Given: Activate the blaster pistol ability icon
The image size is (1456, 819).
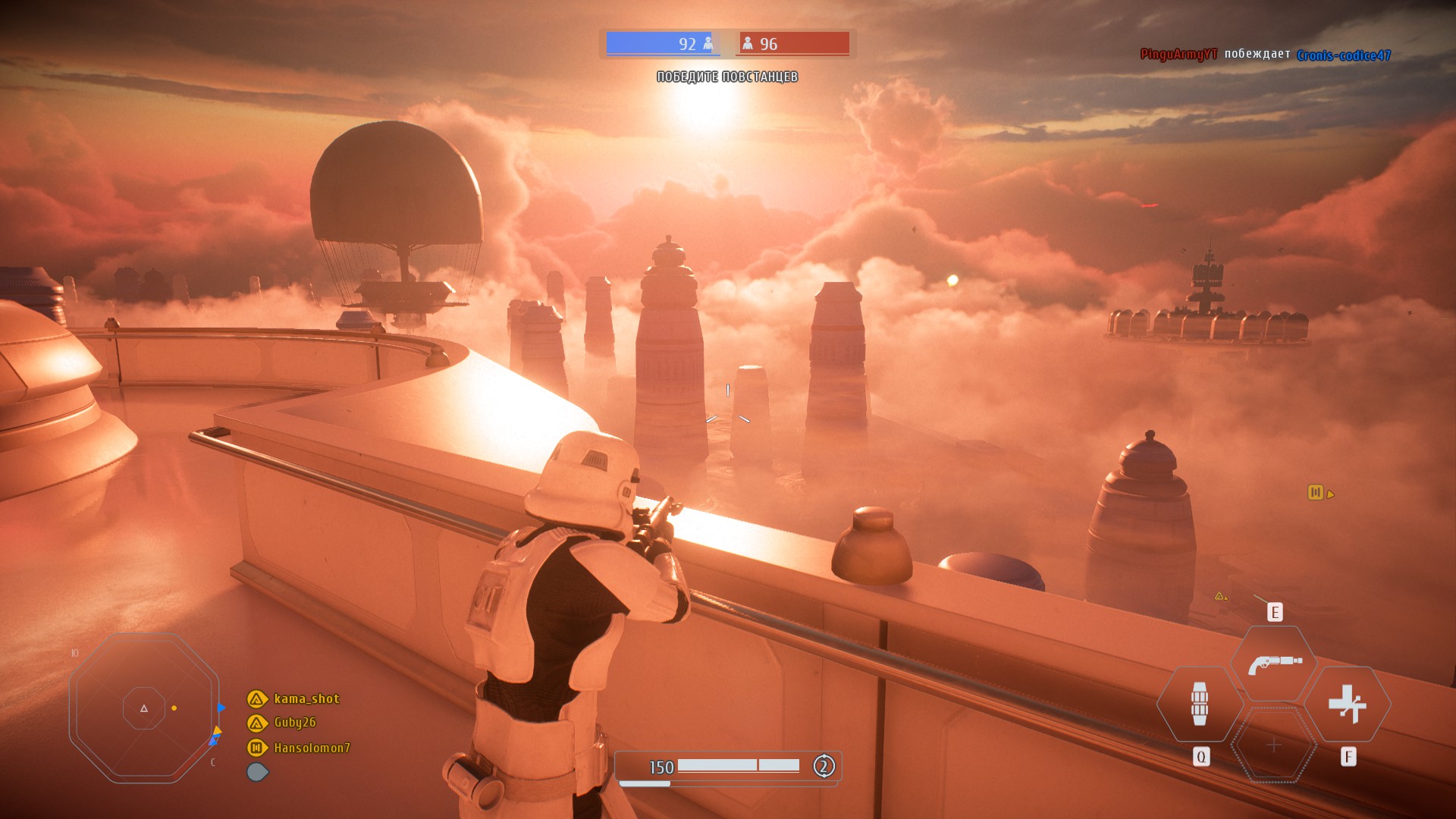Looking at the screenshot, I should pos(1274,664).
